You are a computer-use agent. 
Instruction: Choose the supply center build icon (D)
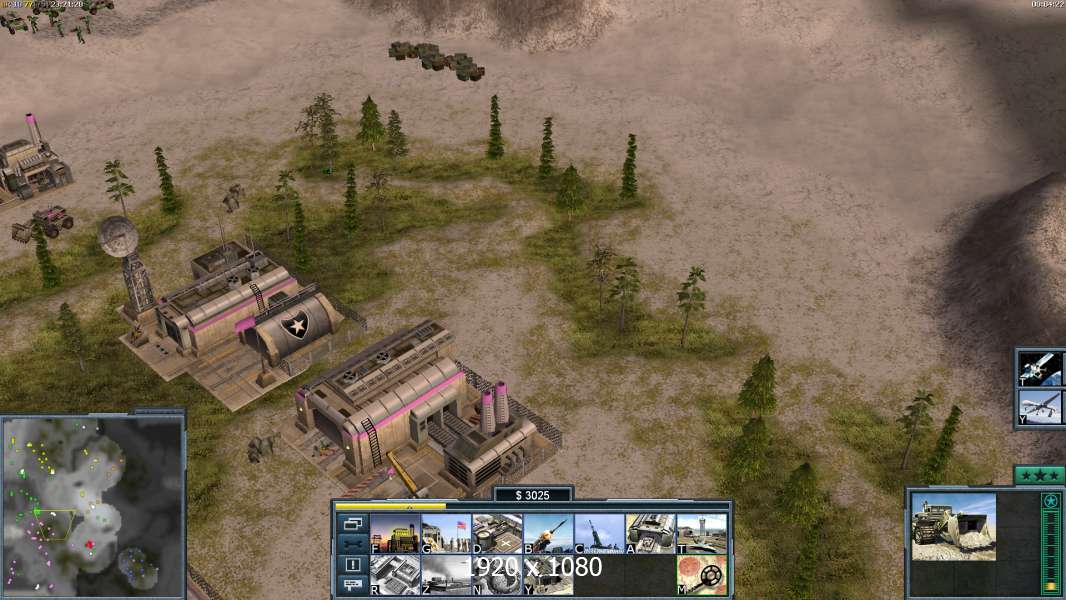click(497, 534)
